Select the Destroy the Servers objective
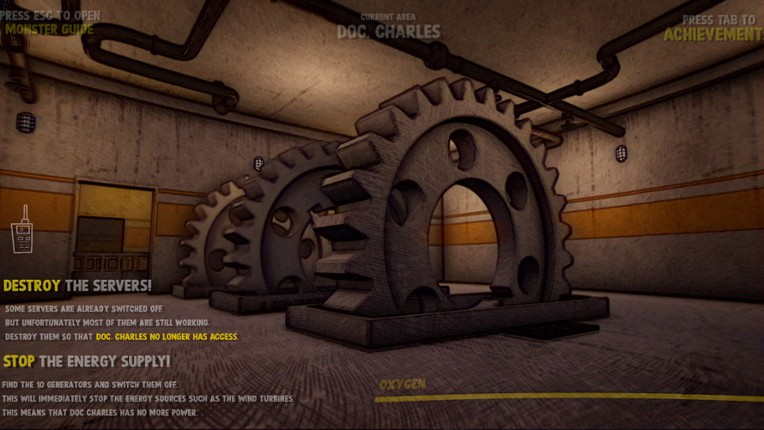Screen dimensions: 764x430 coord(77,286)
